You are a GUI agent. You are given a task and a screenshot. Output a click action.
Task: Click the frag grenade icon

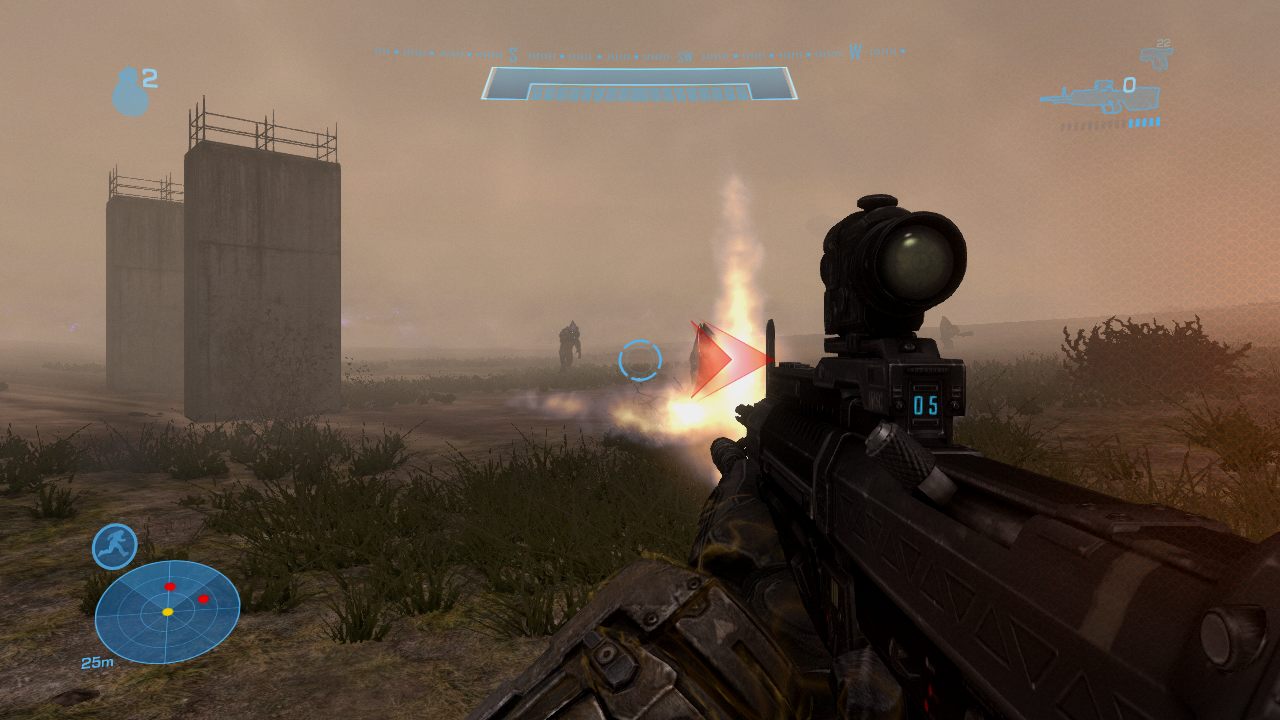tap(130, 92)
